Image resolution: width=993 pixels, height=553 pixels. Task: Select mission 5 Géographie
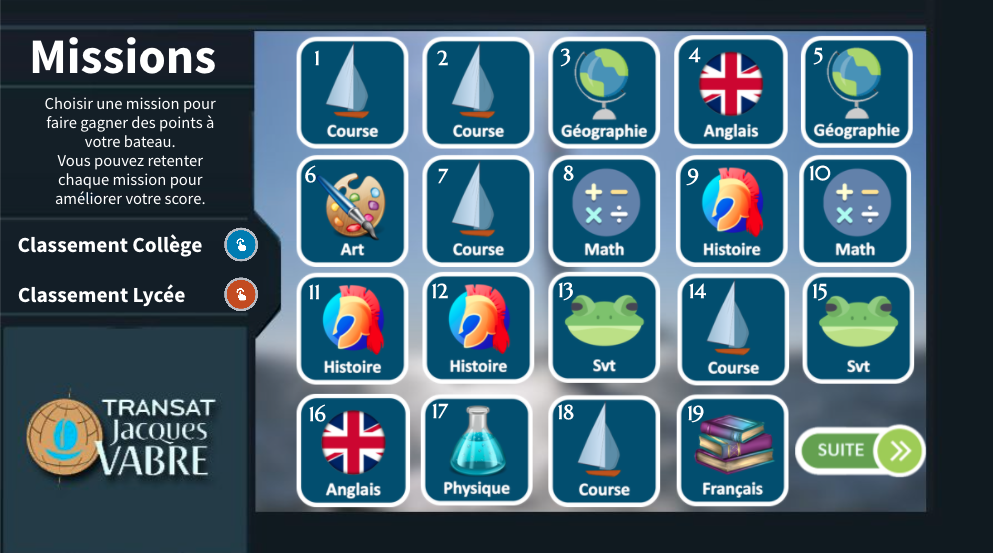point(856,92)
